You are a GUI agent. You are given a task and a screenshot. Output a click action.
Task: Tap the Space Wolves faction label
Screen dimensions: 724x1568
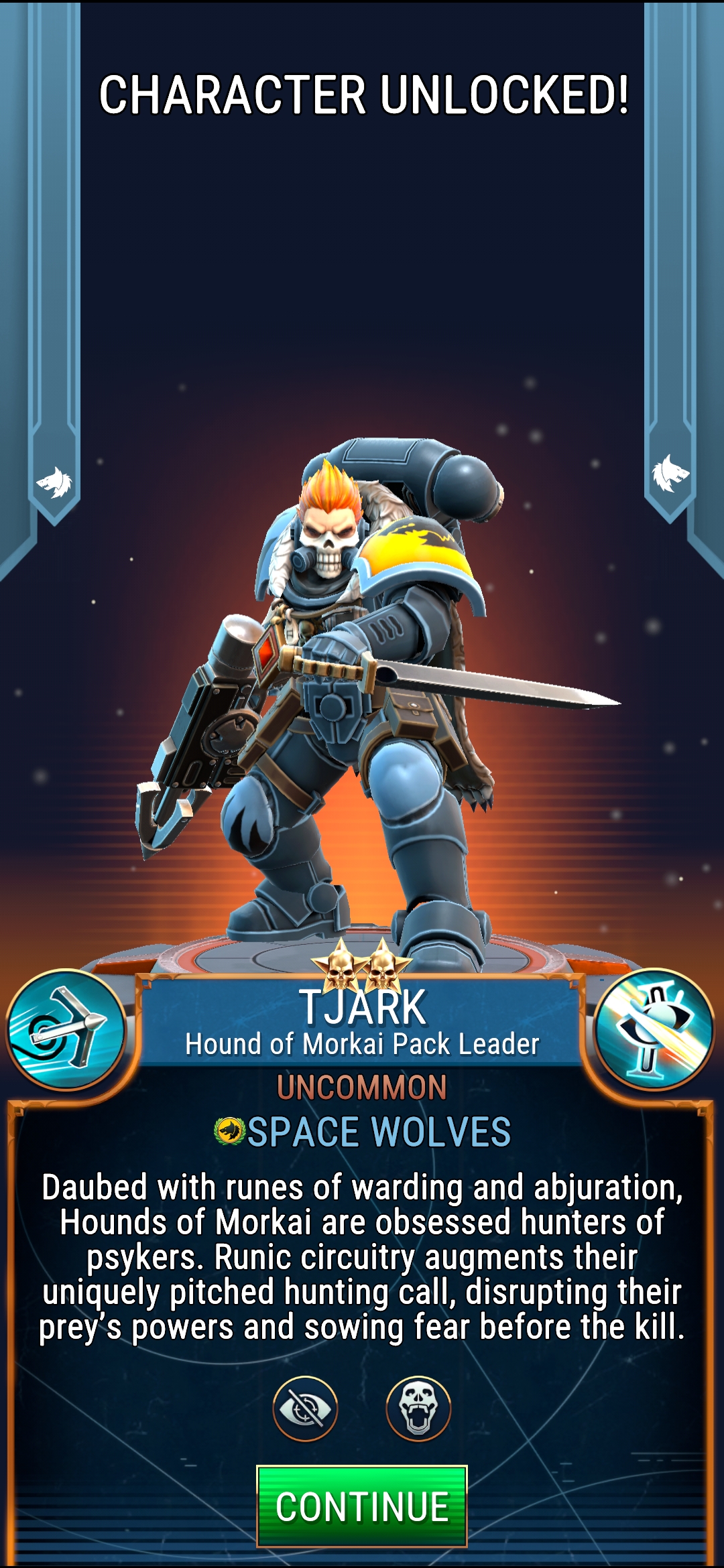[363, 1132]
